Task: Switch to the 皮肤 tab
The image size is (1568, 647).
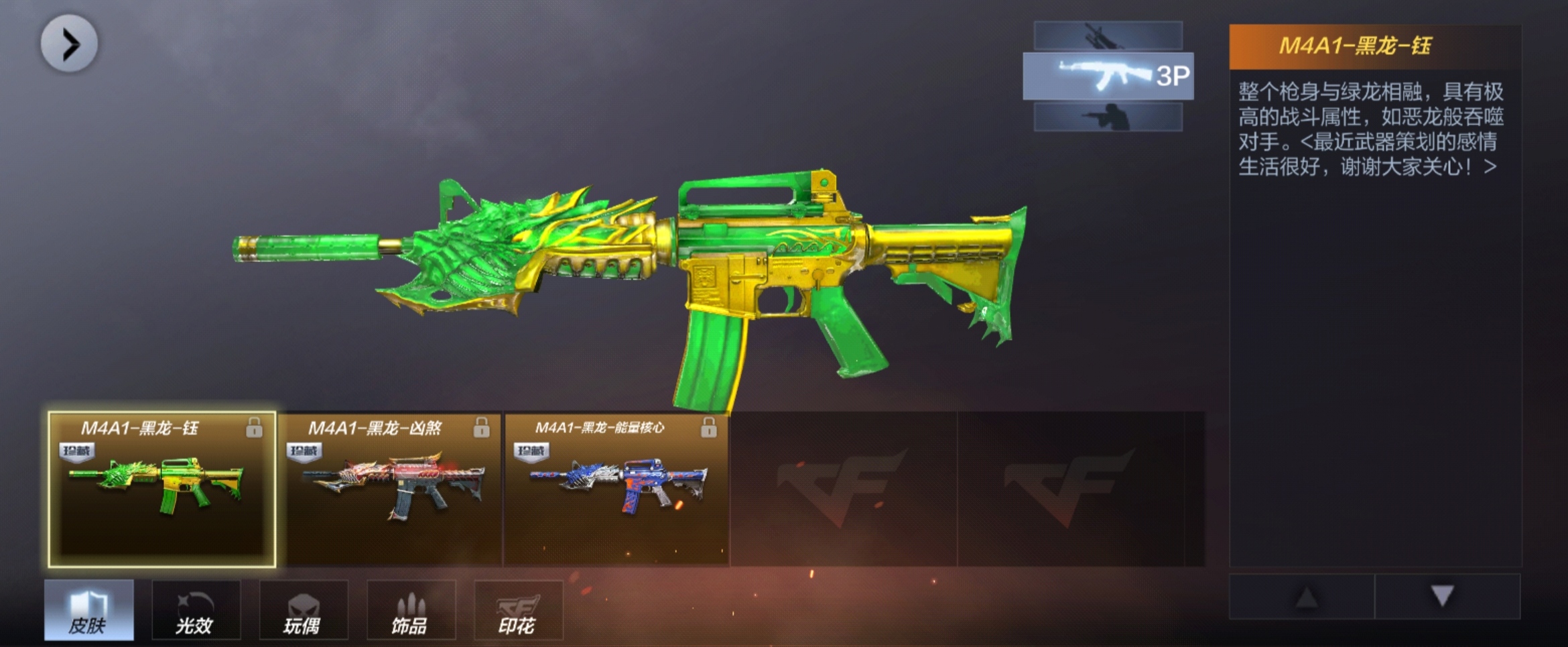Action: tap(89, 610)
